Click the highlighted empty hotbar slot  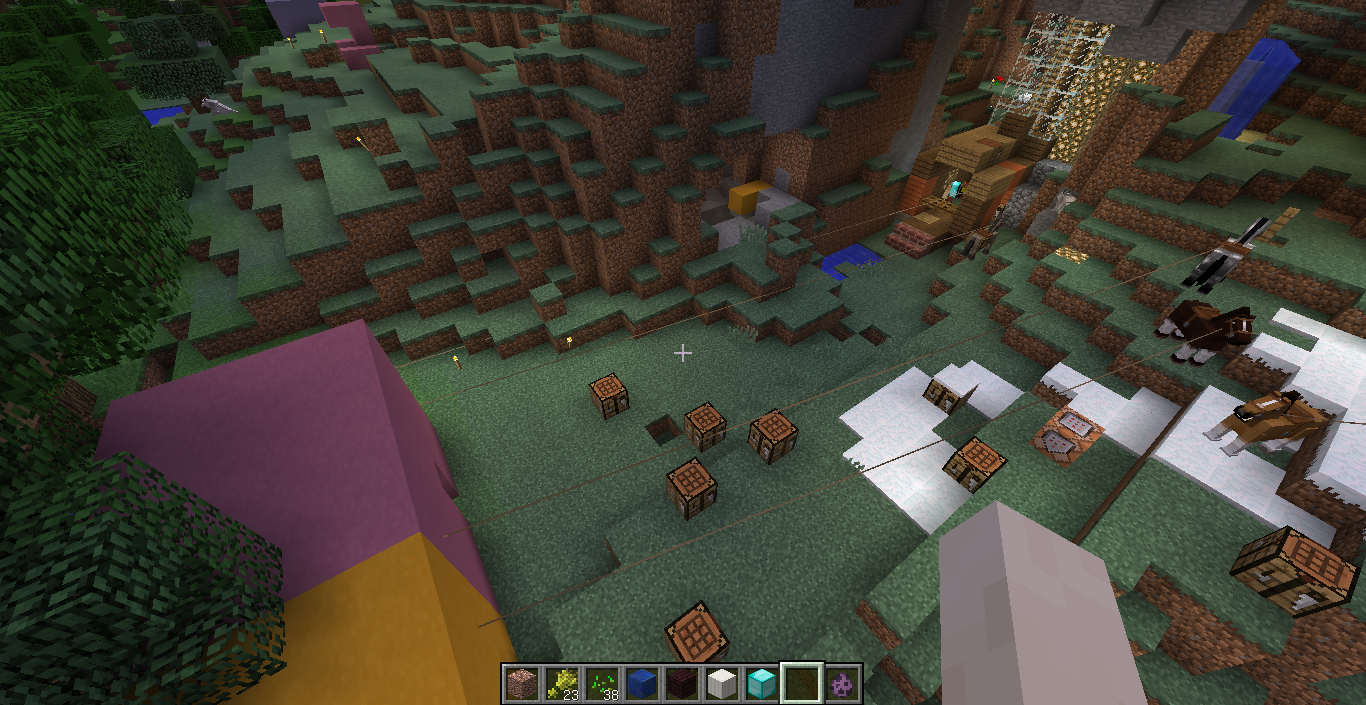(x=801, y=684)
